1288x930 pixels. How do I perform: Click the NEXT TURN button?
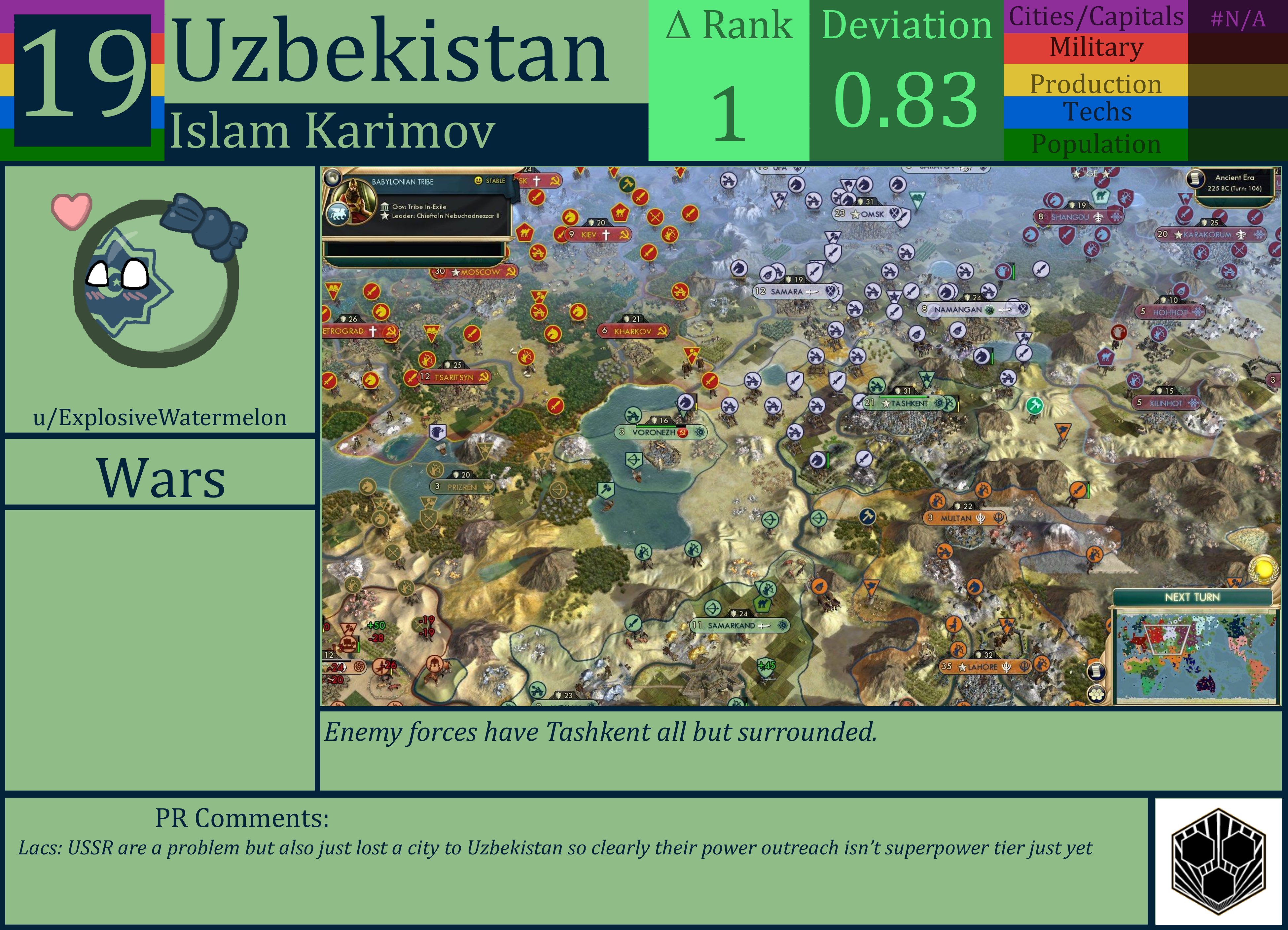click(x=1193, y=597)
